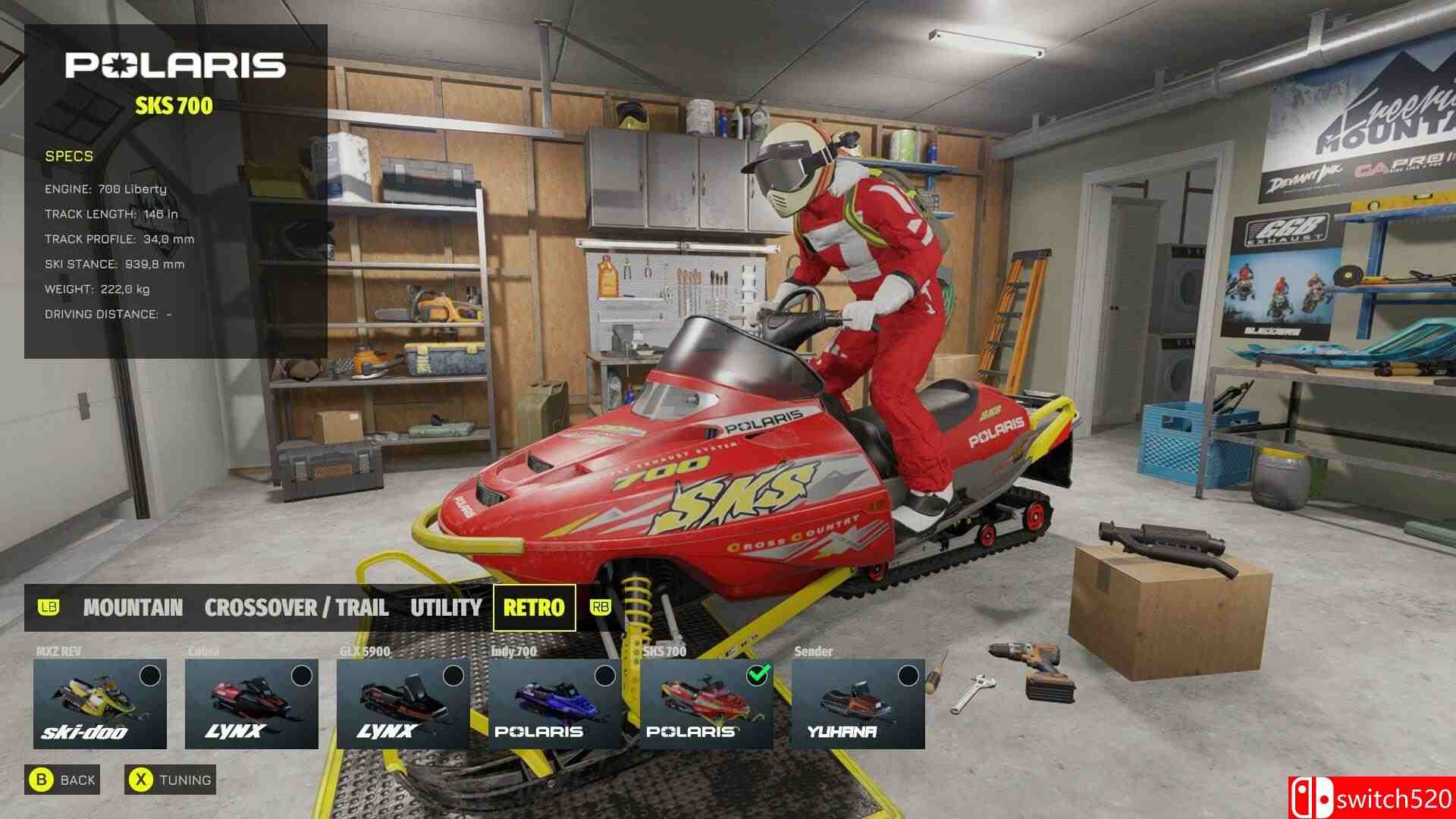Click the B button icon next to BACK

click(42, 779)
